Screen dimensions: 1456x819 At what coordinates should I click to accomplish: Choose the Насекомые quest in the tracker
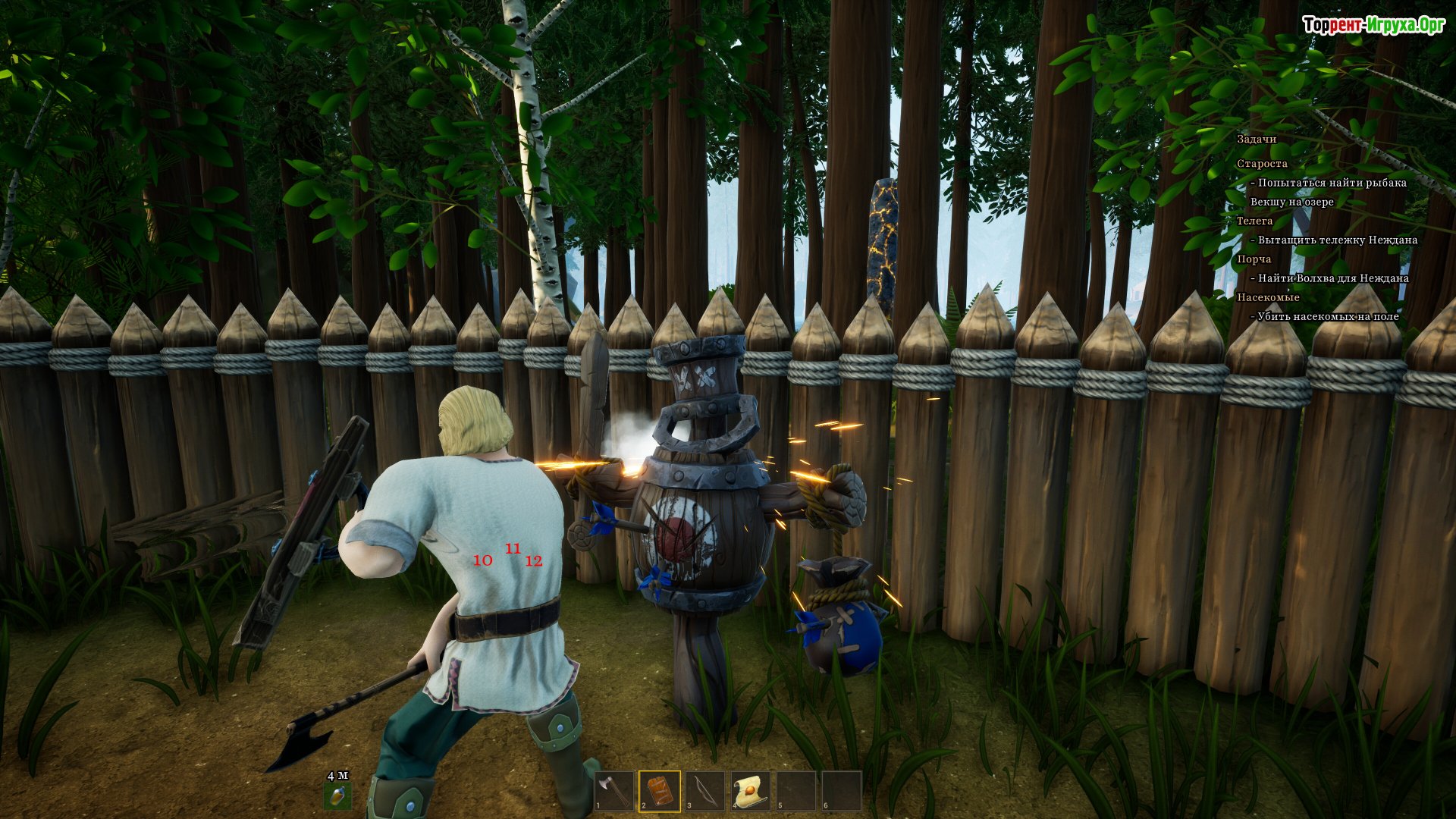tap(1268, 297)
